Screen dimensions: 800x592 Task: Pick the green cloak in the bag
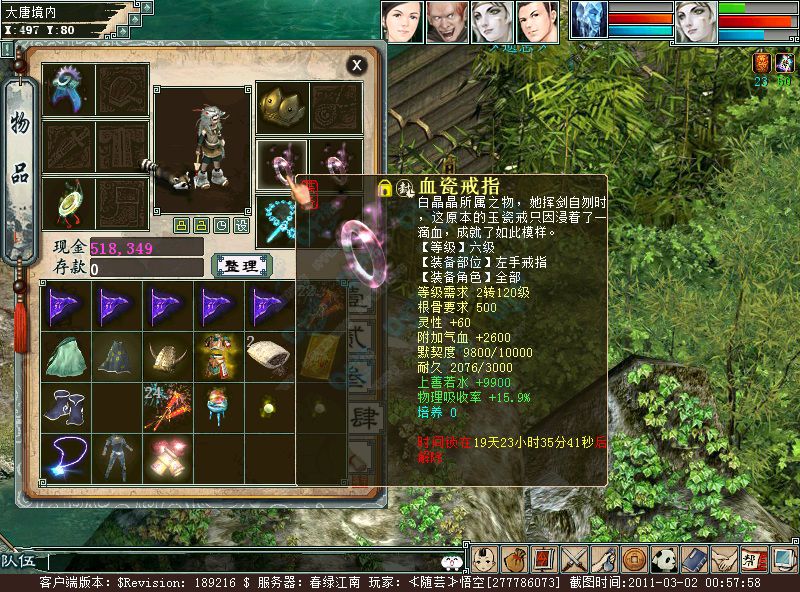click(x=66, y=355)
